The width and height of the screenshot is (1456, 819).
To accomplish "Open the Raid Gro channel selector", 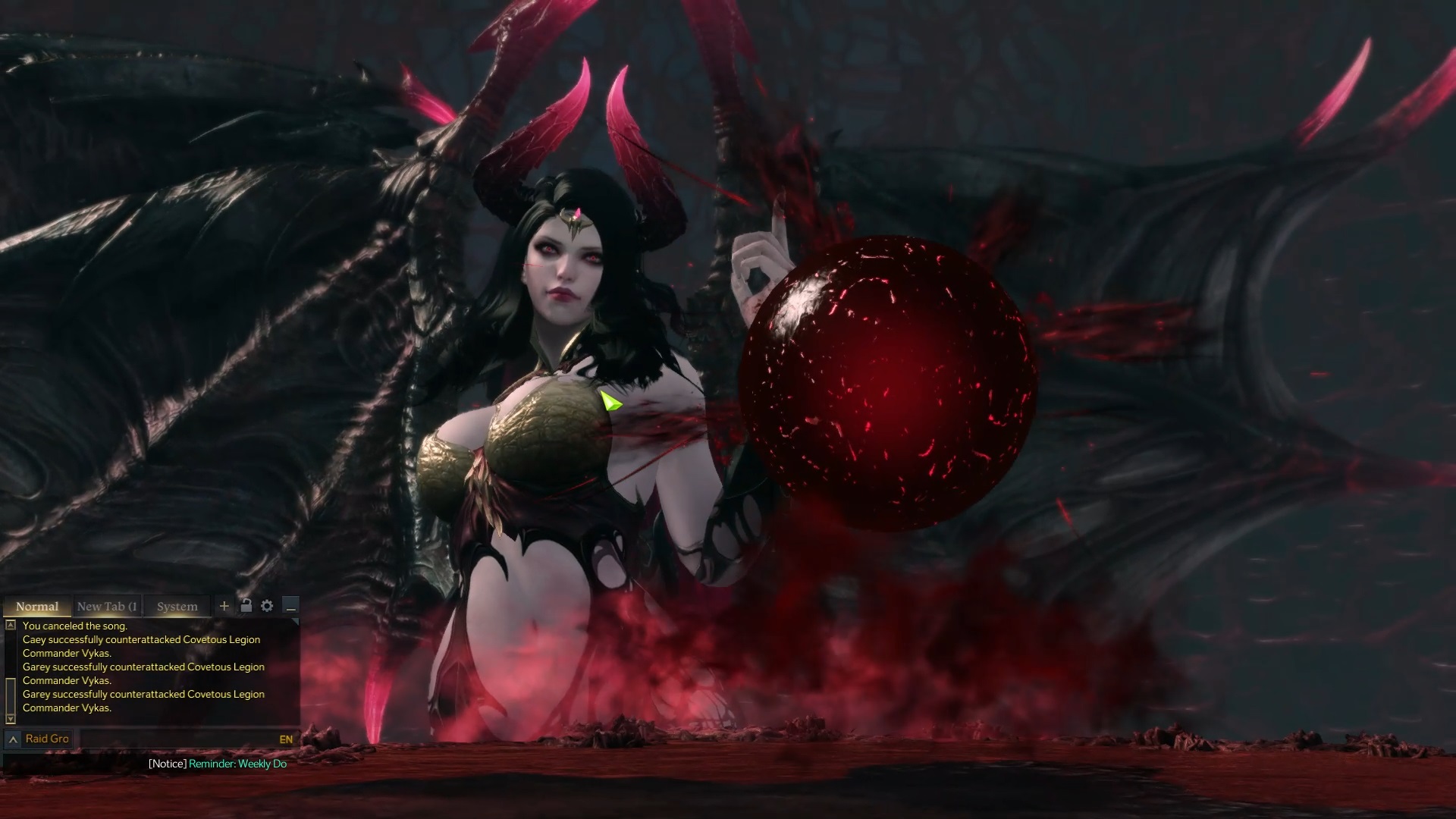I will pyautogui.click(x=47, y=738).
